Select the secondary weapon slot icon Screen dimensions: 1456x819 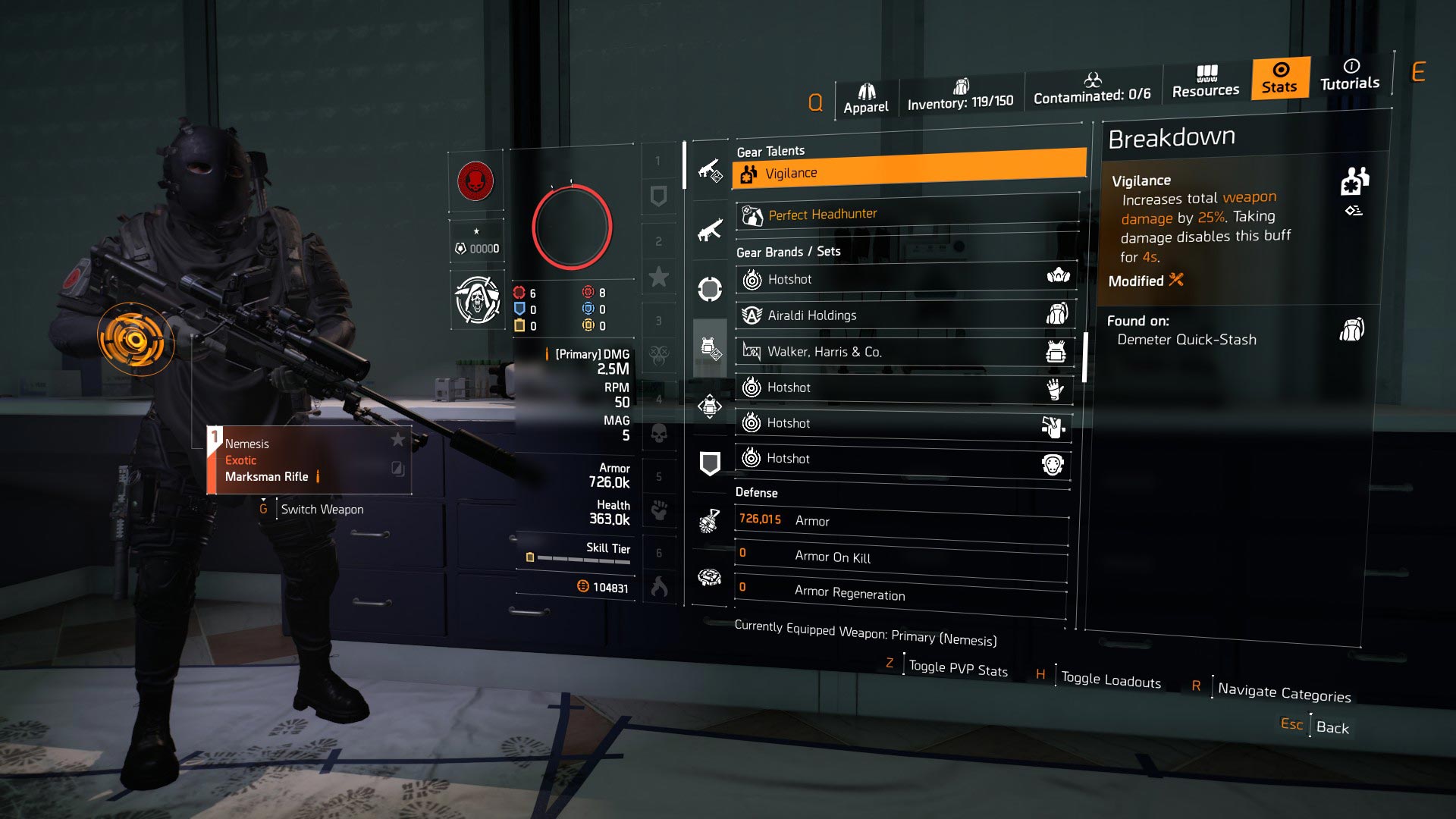[x=709, y=230]
